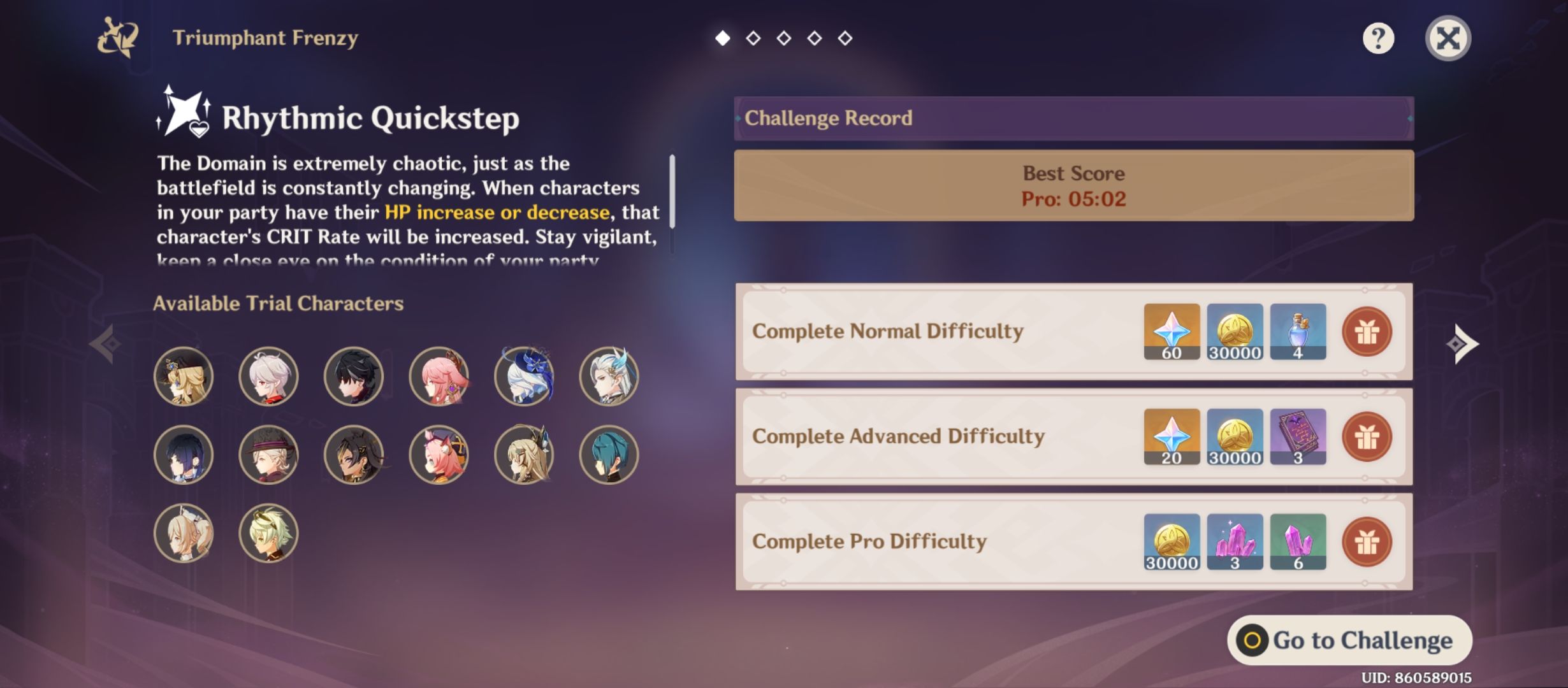The width and height of the screenshot is (1568, 688).
Task: Select Lyney's trial character avatar
Action: (268, 454)
